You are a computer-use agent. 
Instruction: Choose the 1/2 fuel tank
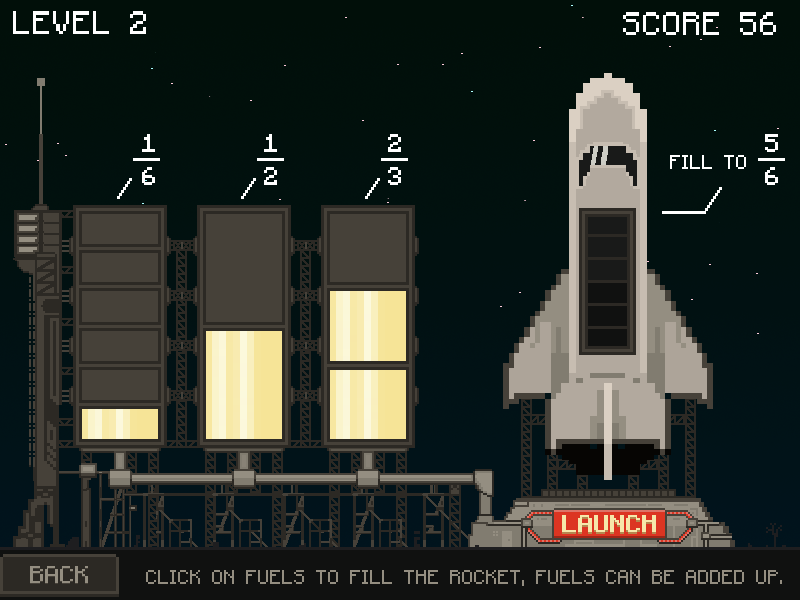[244, 325]
